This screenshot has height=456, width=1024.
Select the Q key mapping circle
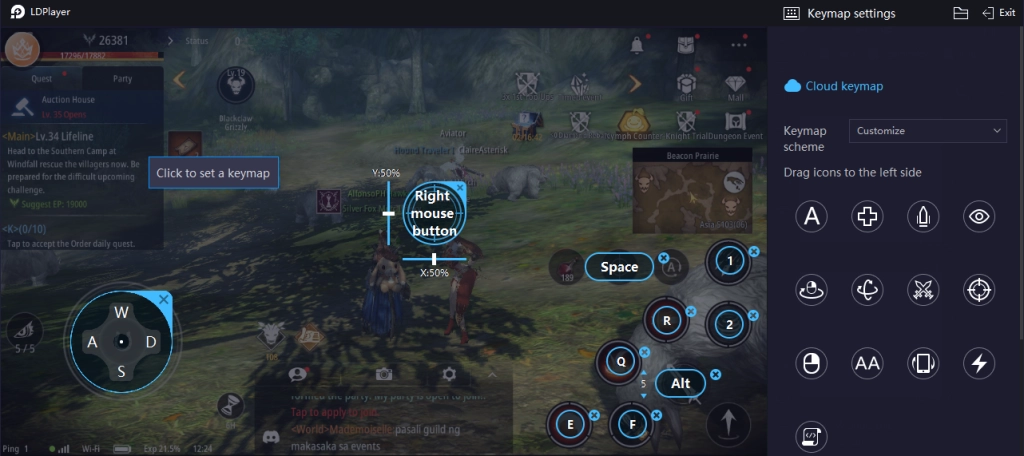coord(620,362)
